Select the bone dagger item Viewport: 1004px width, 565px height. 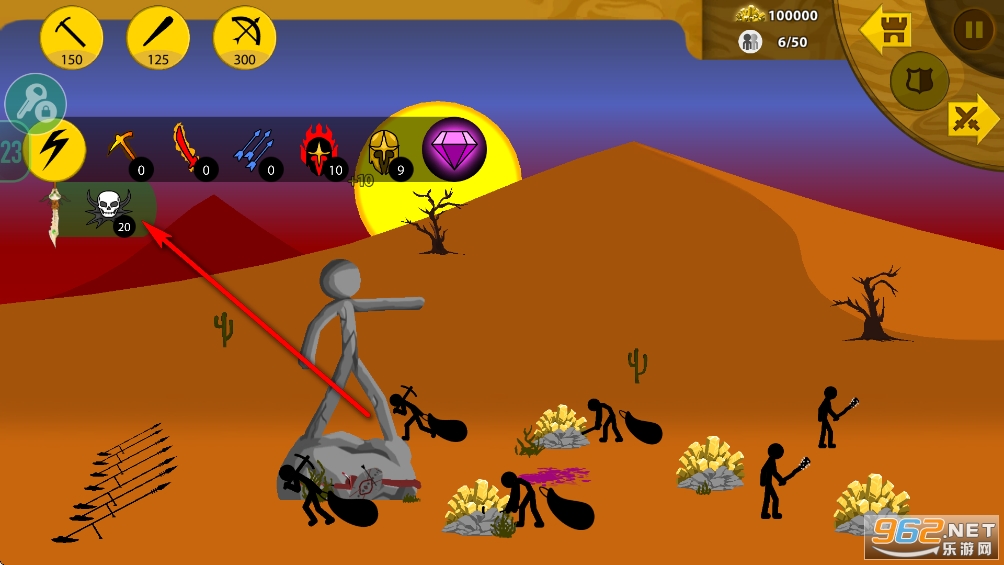(54, 215)
